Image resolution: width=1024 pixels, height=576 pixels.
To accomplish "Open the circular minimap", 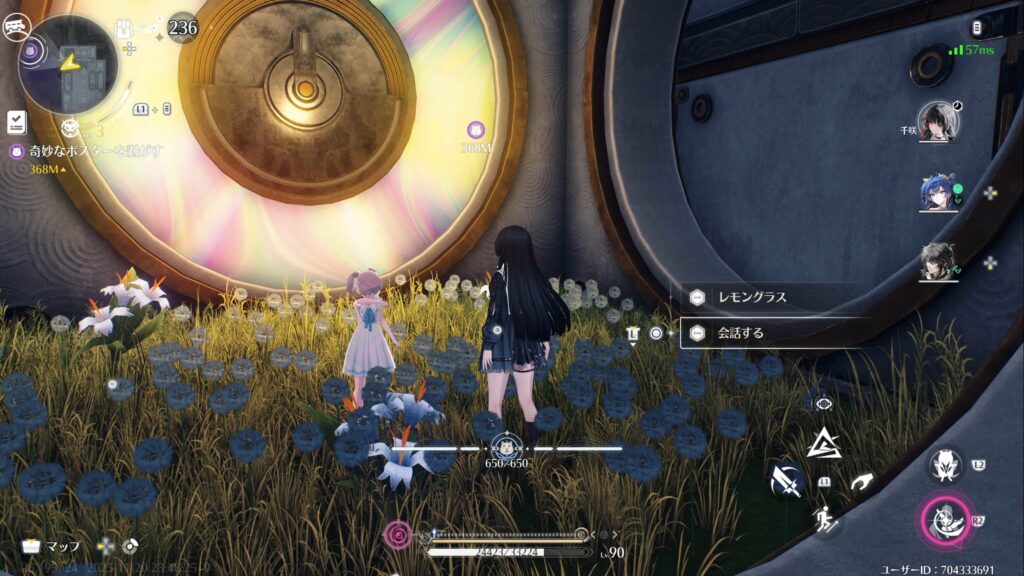I will 68,64.
